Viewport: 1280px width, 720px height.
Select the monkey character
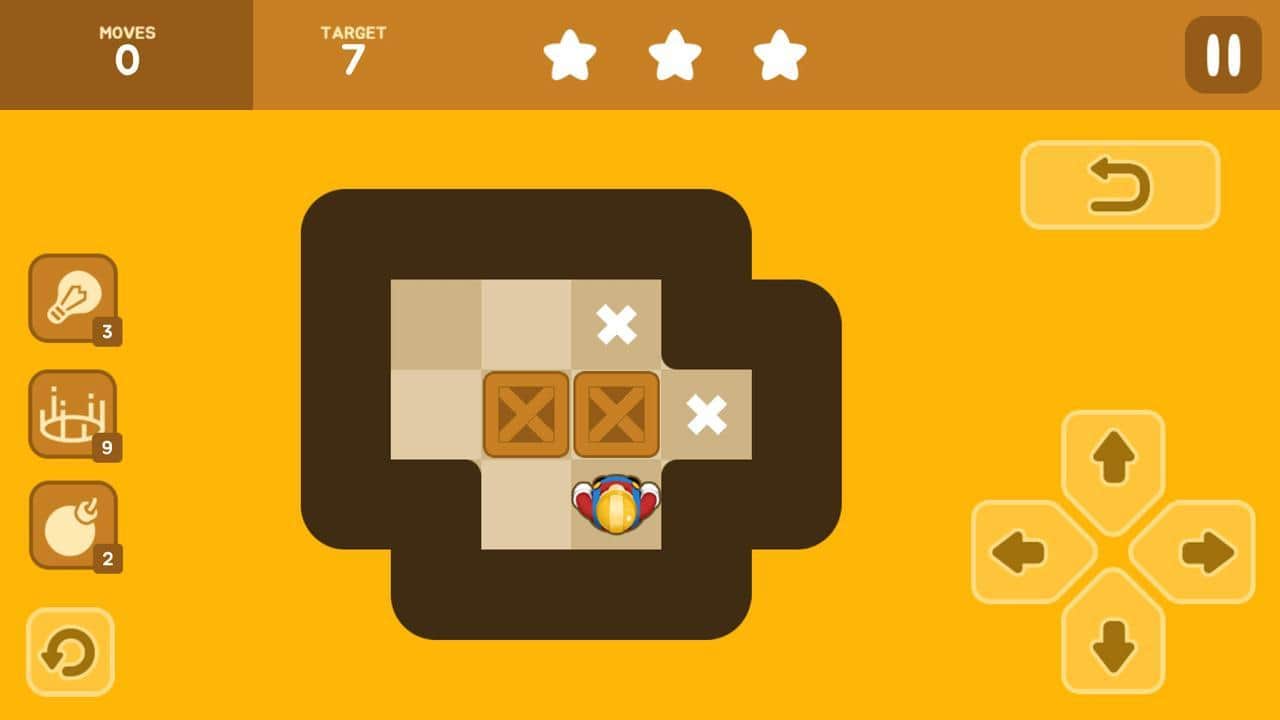616,505
